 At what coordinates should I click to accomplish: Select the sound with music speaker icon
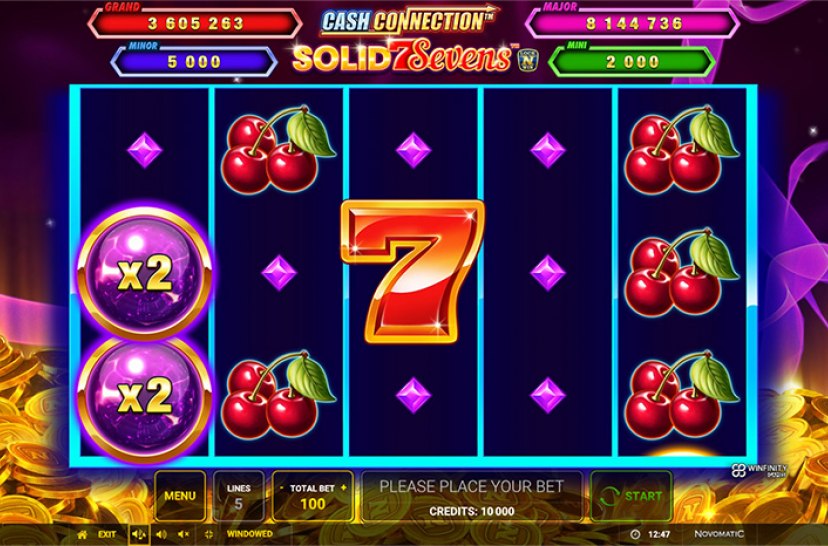139,534
